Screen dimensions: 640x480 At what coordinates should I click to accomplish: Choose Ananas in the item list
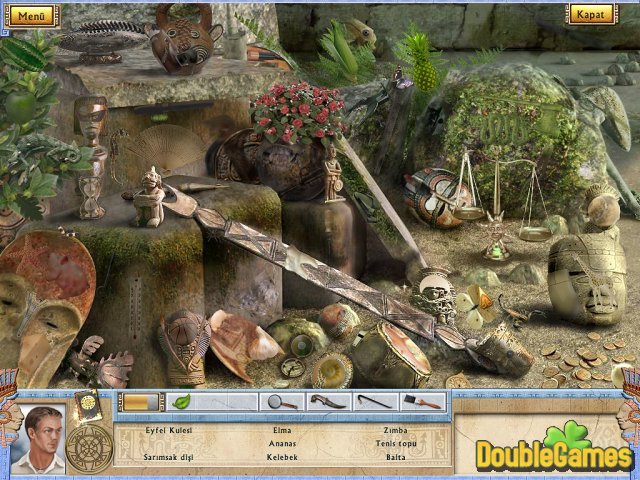[x=282, y=443]
